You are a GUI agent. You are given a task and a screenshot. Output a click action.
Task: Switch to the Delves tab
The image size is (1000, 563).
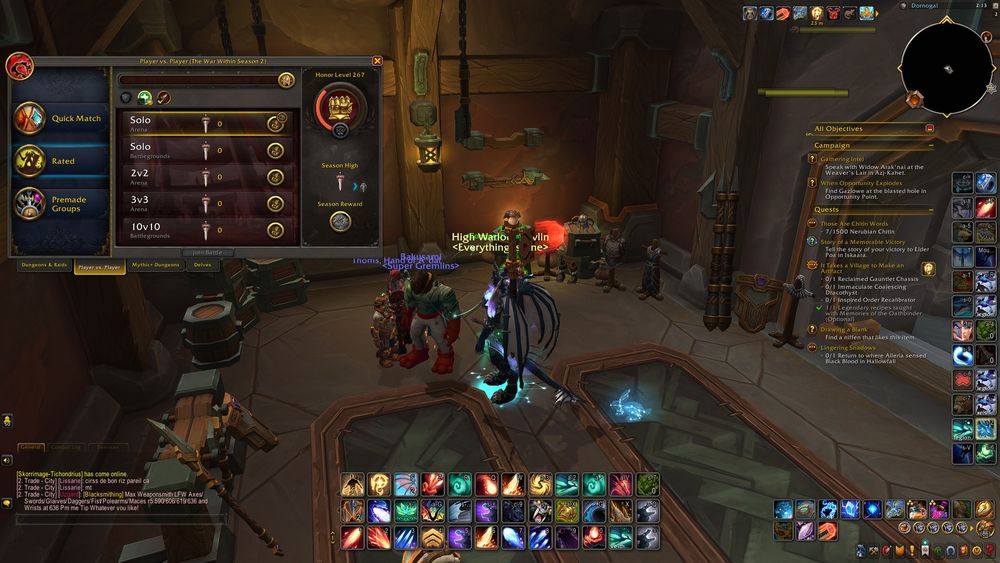click(x=202, y=266)
